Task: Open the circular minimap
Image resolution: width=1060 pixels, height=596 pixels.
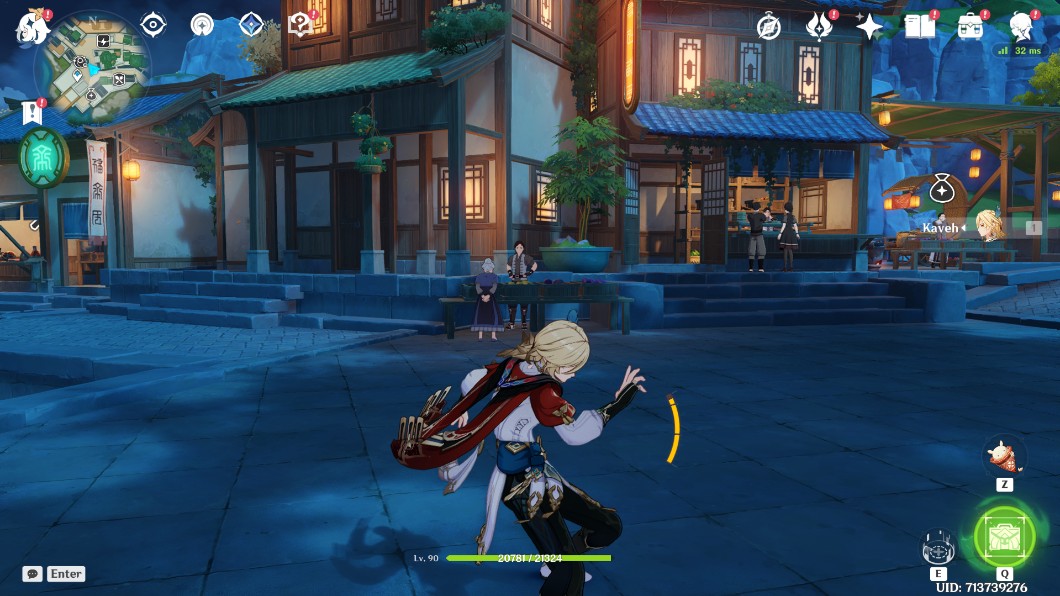Action: coord(91,66)
